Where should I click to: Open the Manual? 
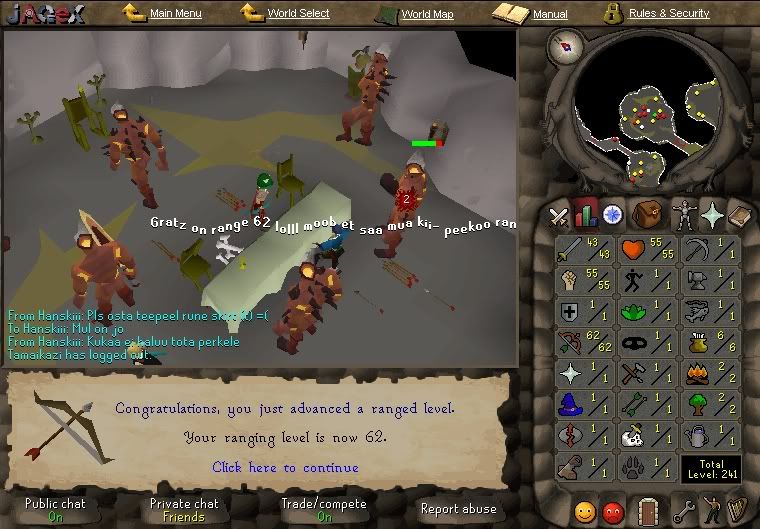pyautogui.click(x=550, y=15)
